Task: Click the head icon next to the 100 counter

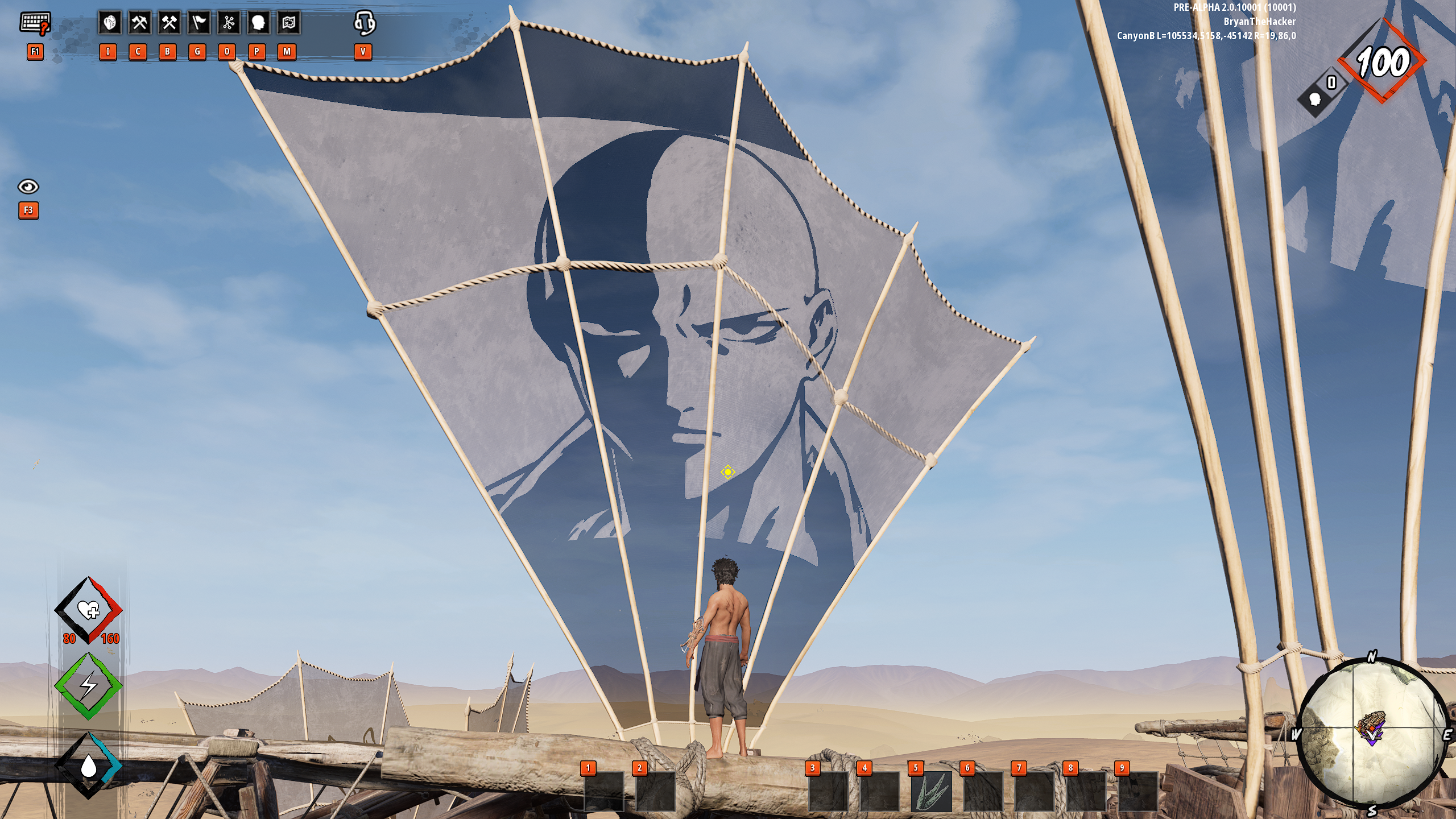Action: 1315,99
